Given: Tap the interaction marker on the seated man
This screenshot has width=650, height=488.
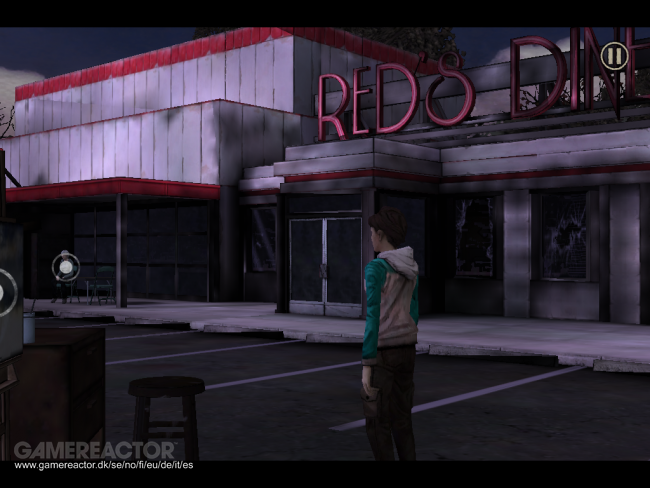Looking at the screenshot, I should [x=65, y=266].
